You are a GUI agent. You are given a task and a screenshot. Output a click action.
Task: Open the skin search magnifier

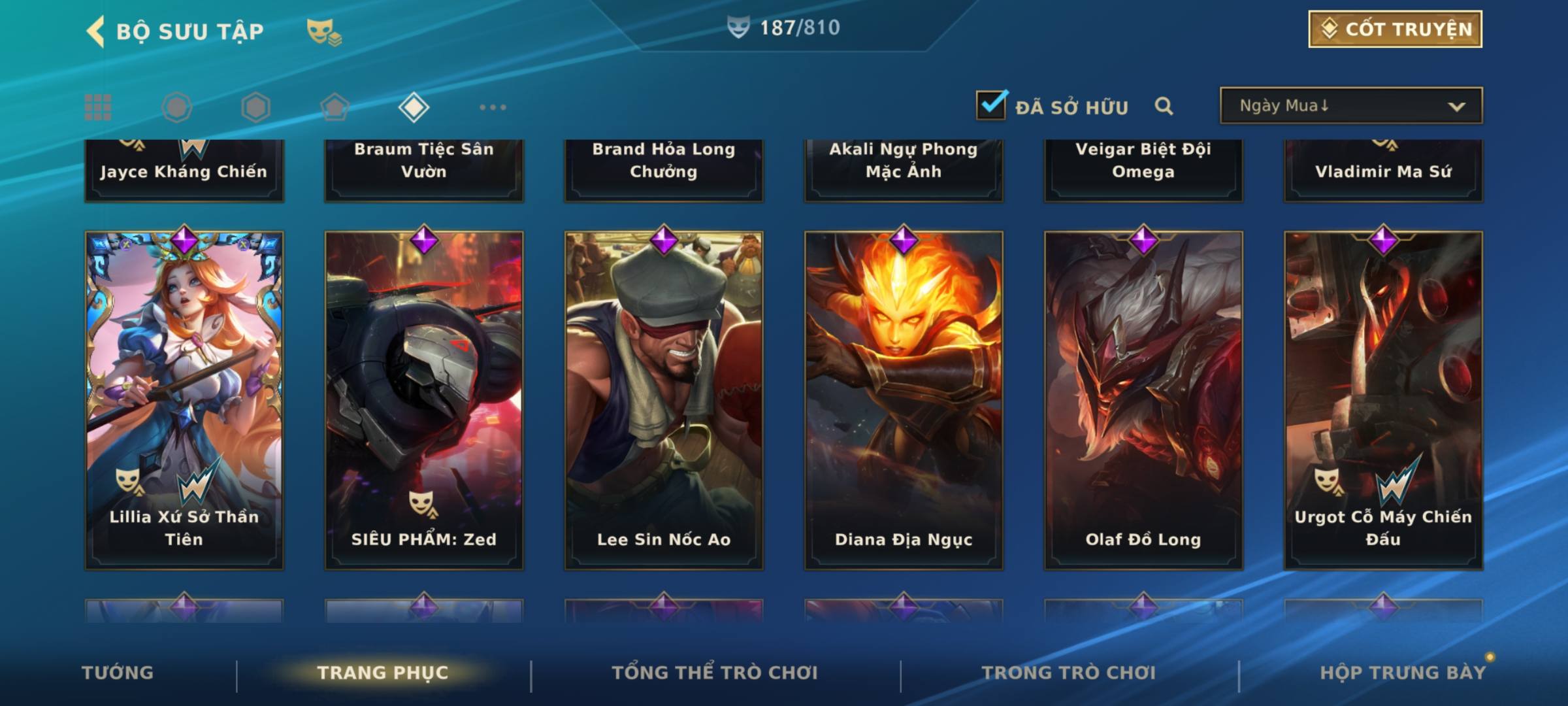(x=1164, y=106)
